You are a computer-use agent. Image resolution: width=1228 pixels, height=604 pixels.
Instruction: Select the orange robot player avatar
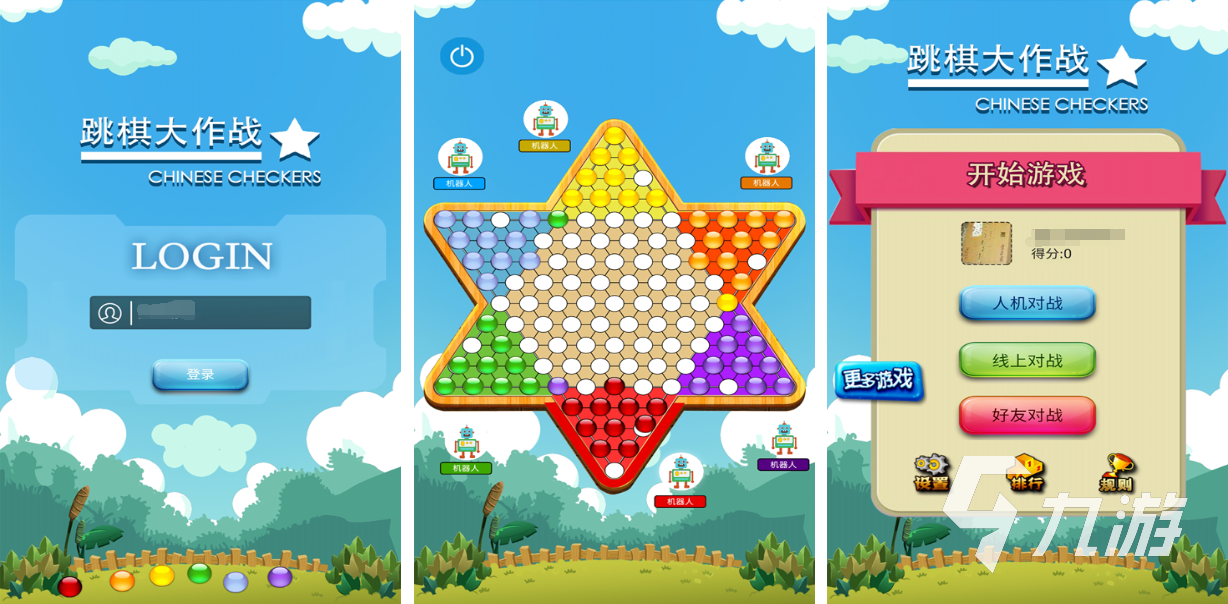[767, 157]
